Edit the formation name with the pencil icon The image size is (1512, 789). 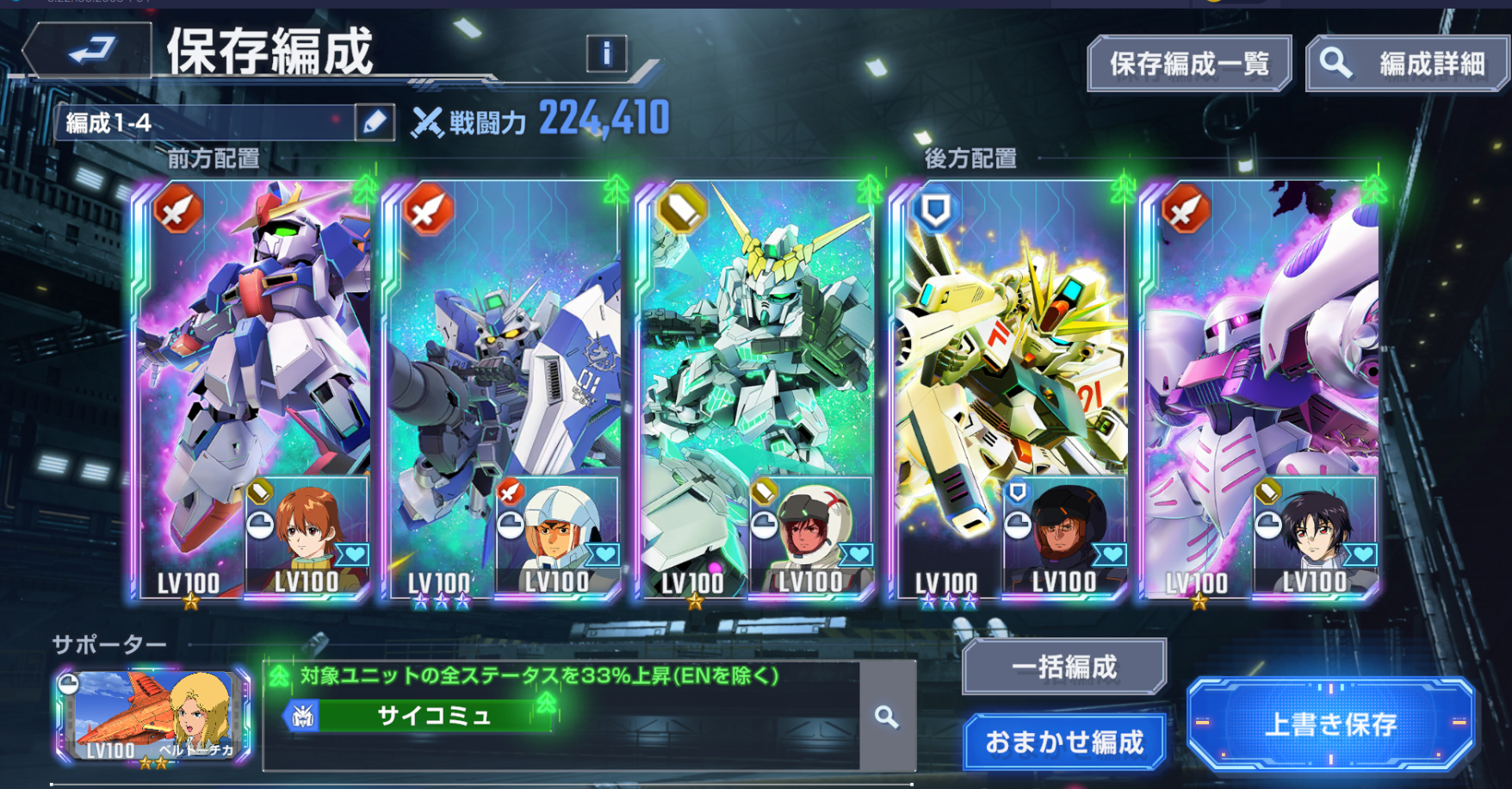(375, 122)
